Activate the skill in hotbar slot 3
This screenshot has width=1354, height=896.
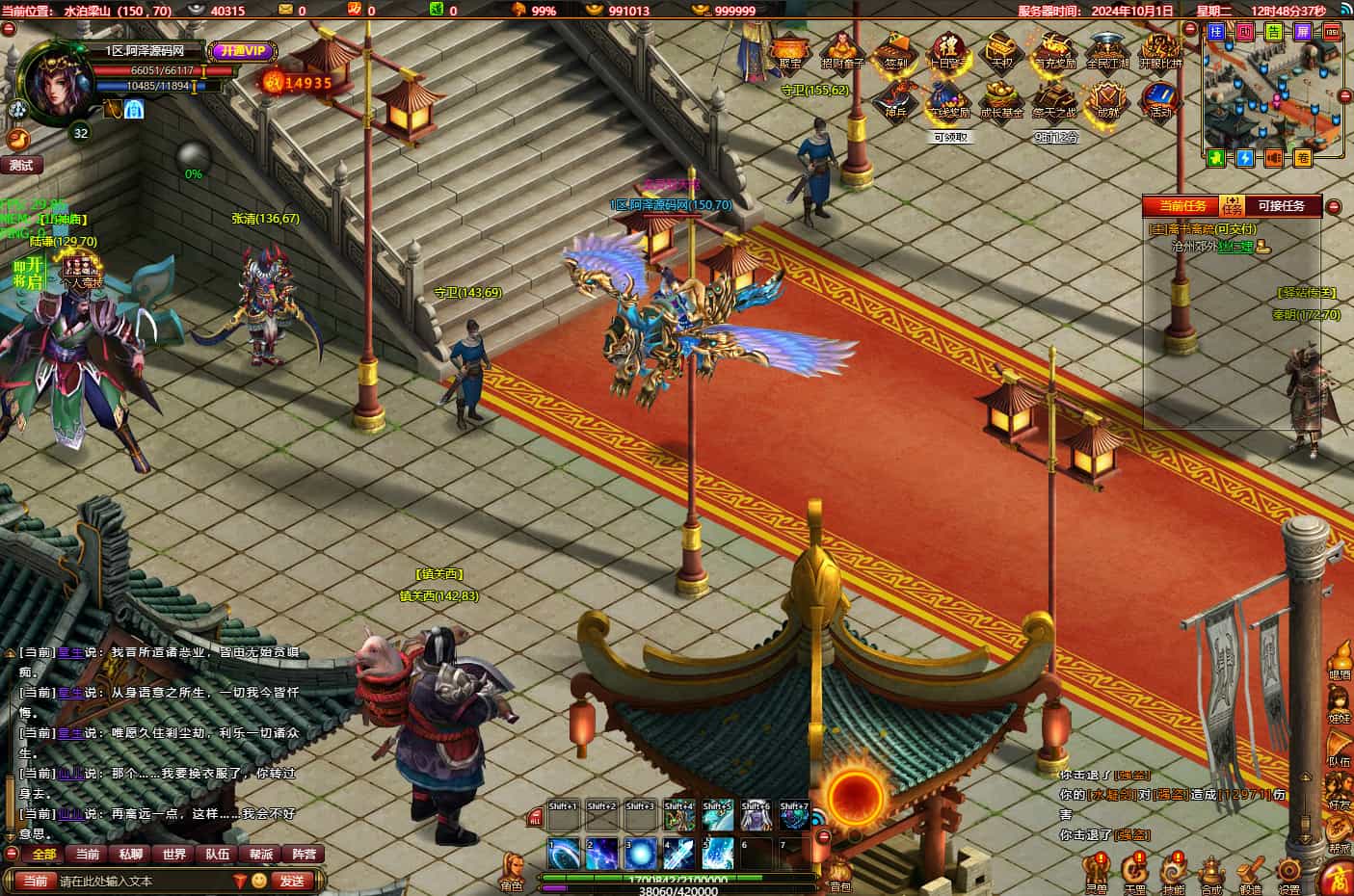640,854
